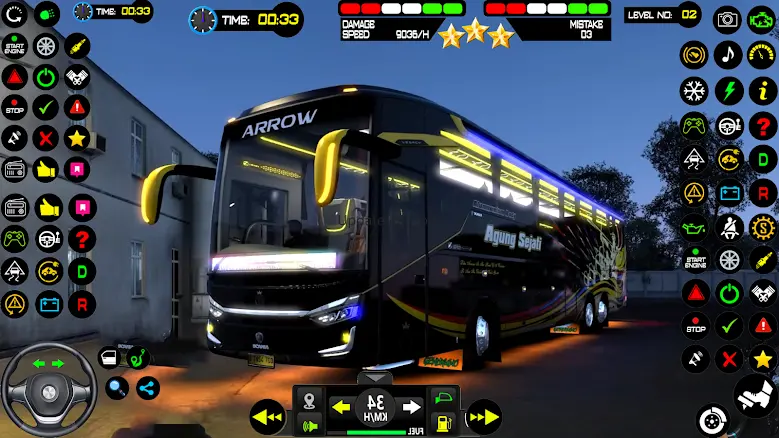Tap the green lightning bolt icon

pyautogui.click(x=728, y=91)
